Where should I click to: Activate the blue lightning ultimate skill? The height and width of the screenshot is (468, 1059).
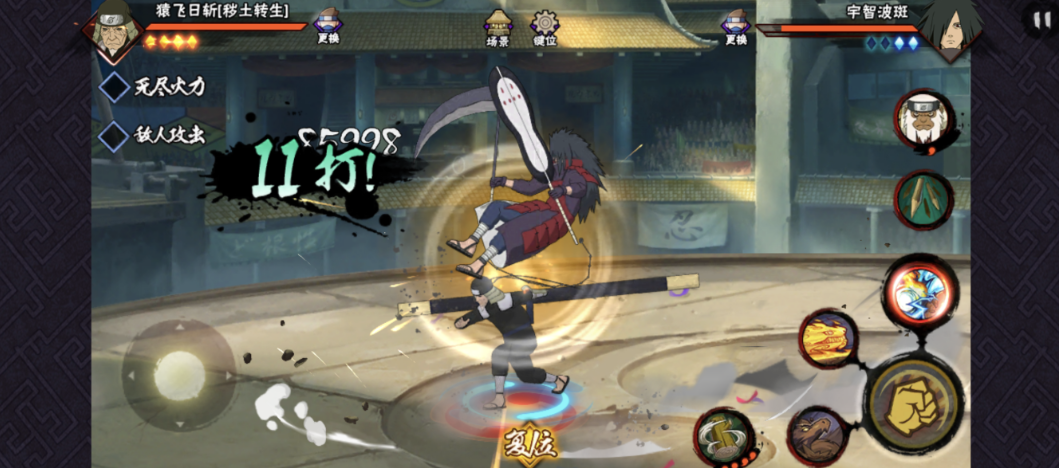click(918, 292)
